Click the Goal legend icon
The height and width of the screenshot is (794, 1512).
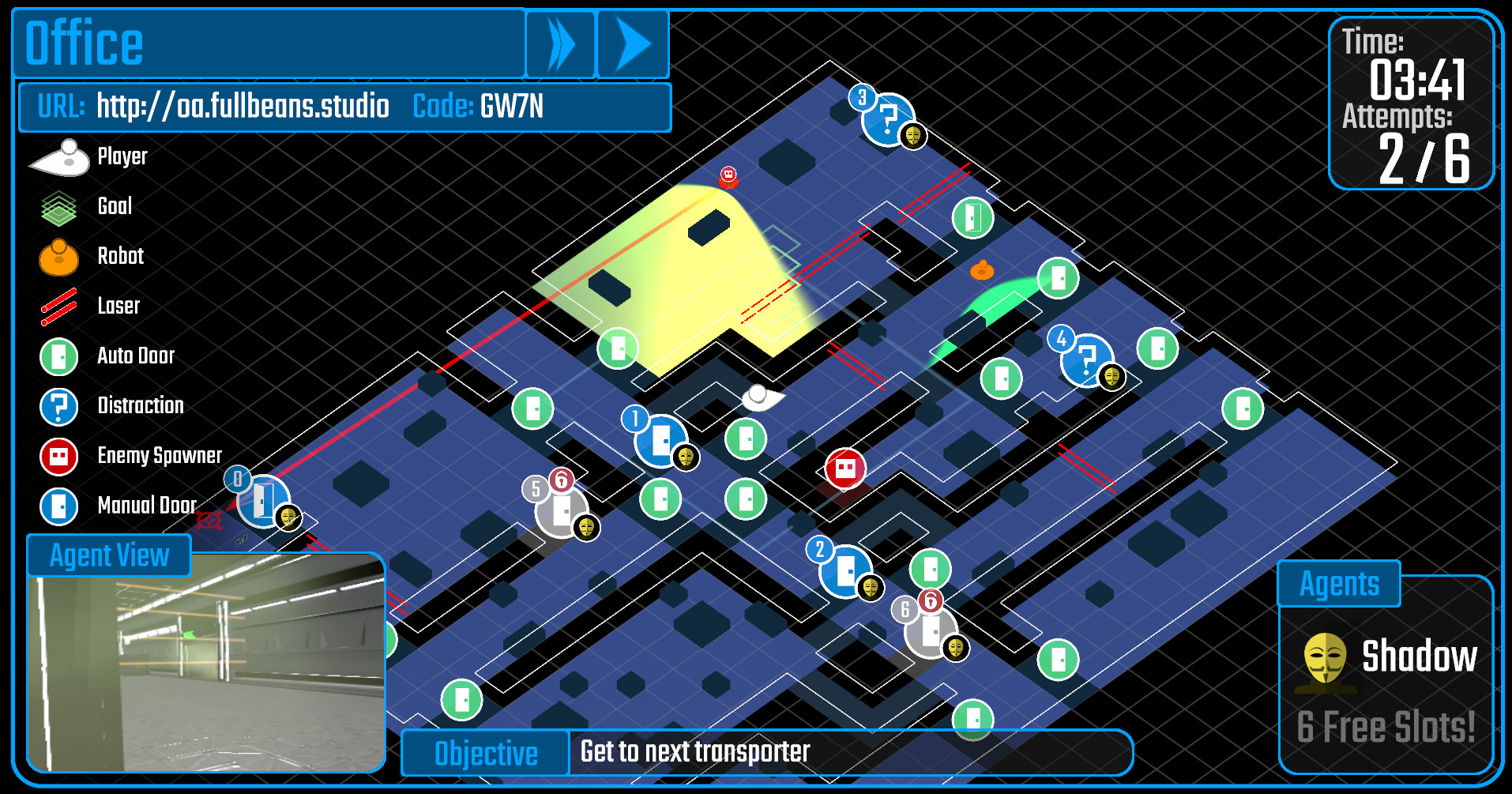point(58,207)
